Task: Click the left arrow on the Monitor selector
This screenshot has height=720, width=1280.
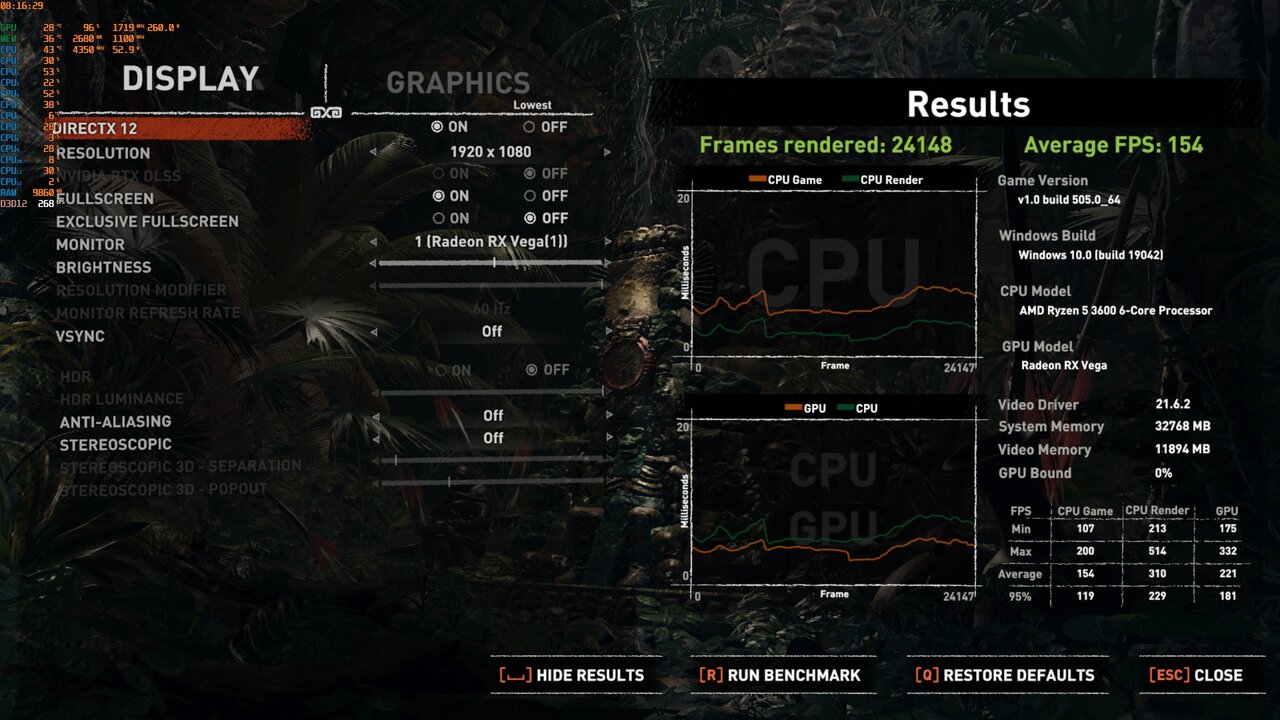Action: coord(374,241)
